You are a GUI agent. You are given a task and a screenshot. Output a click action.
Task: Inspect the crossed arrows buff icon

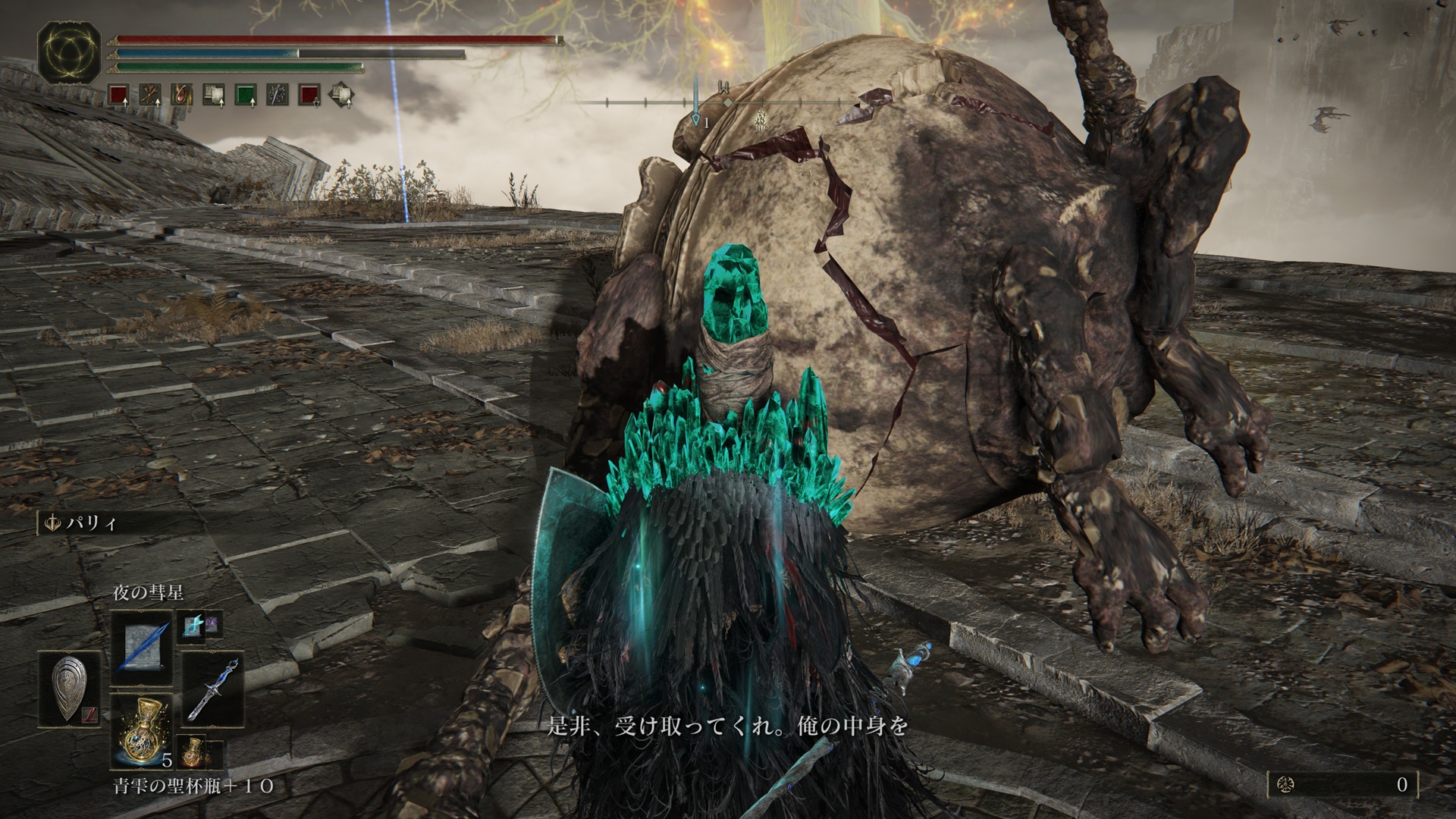(x=149, y=95)
